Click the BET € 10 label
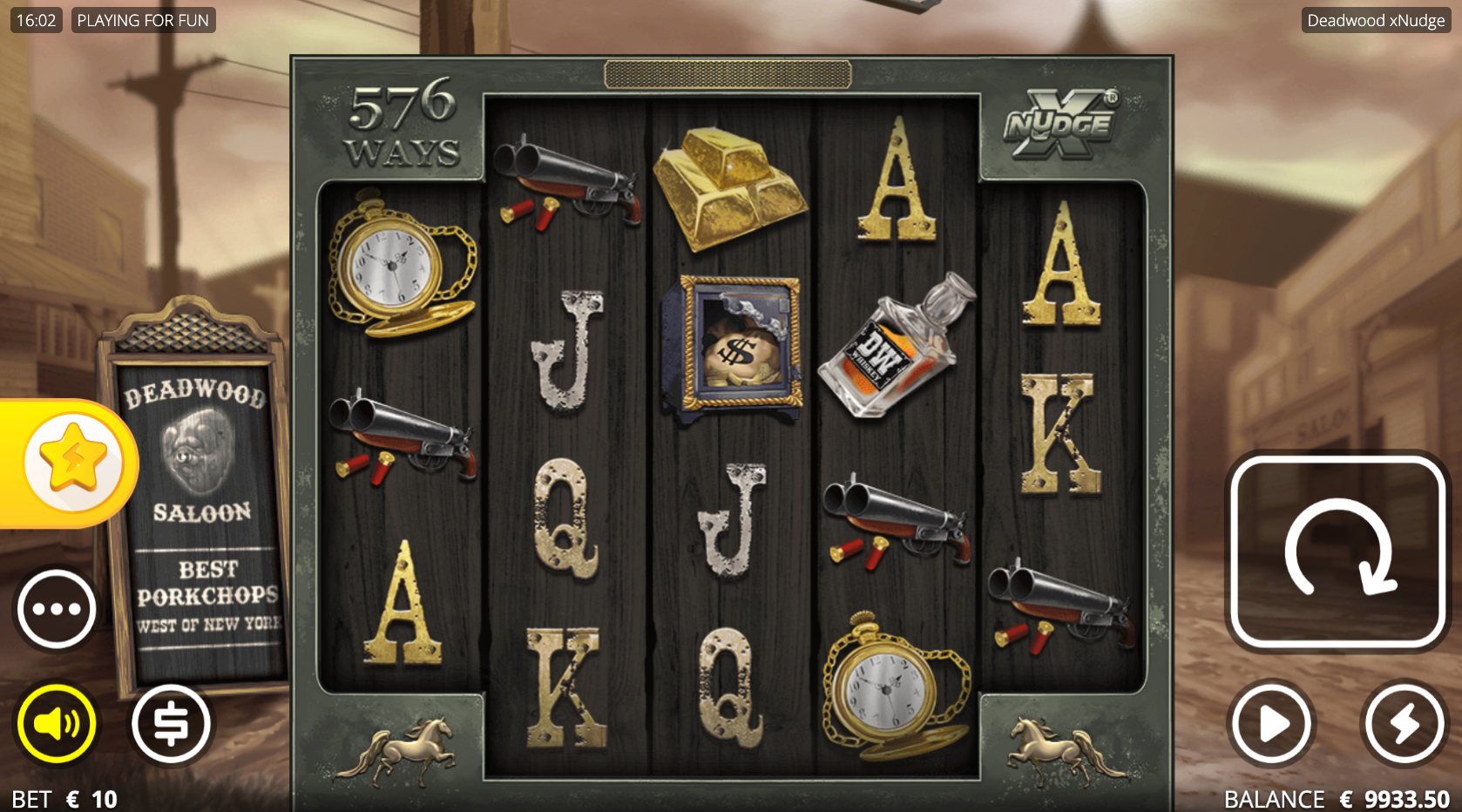 pyautogui.click(x=63, y=797)
